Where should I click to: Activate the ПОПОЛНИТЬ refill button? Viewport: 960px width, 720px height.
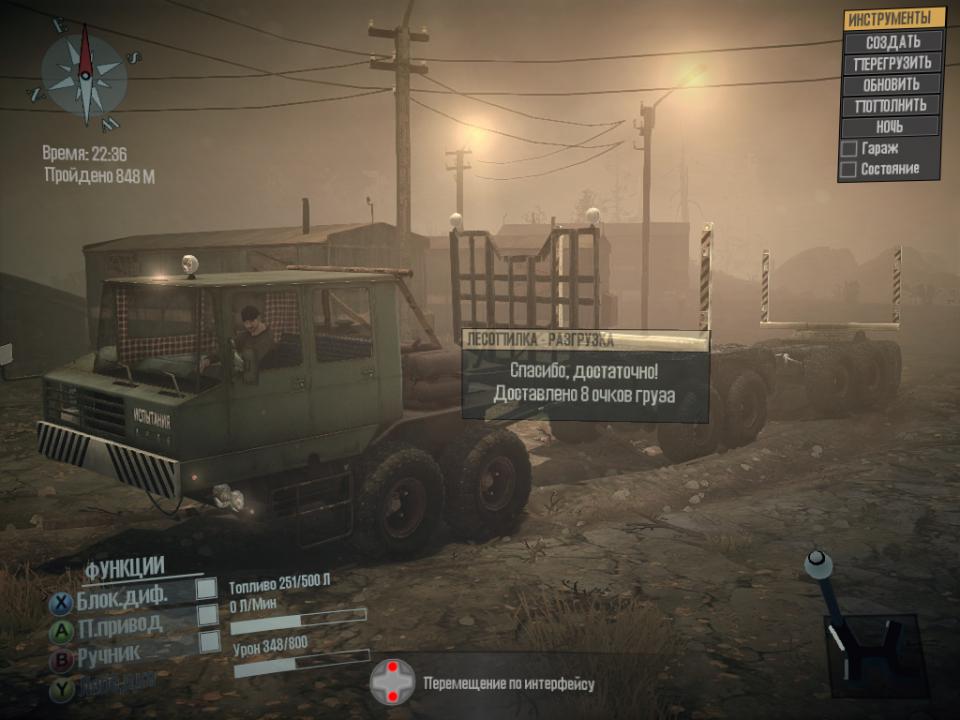(892, 105)
